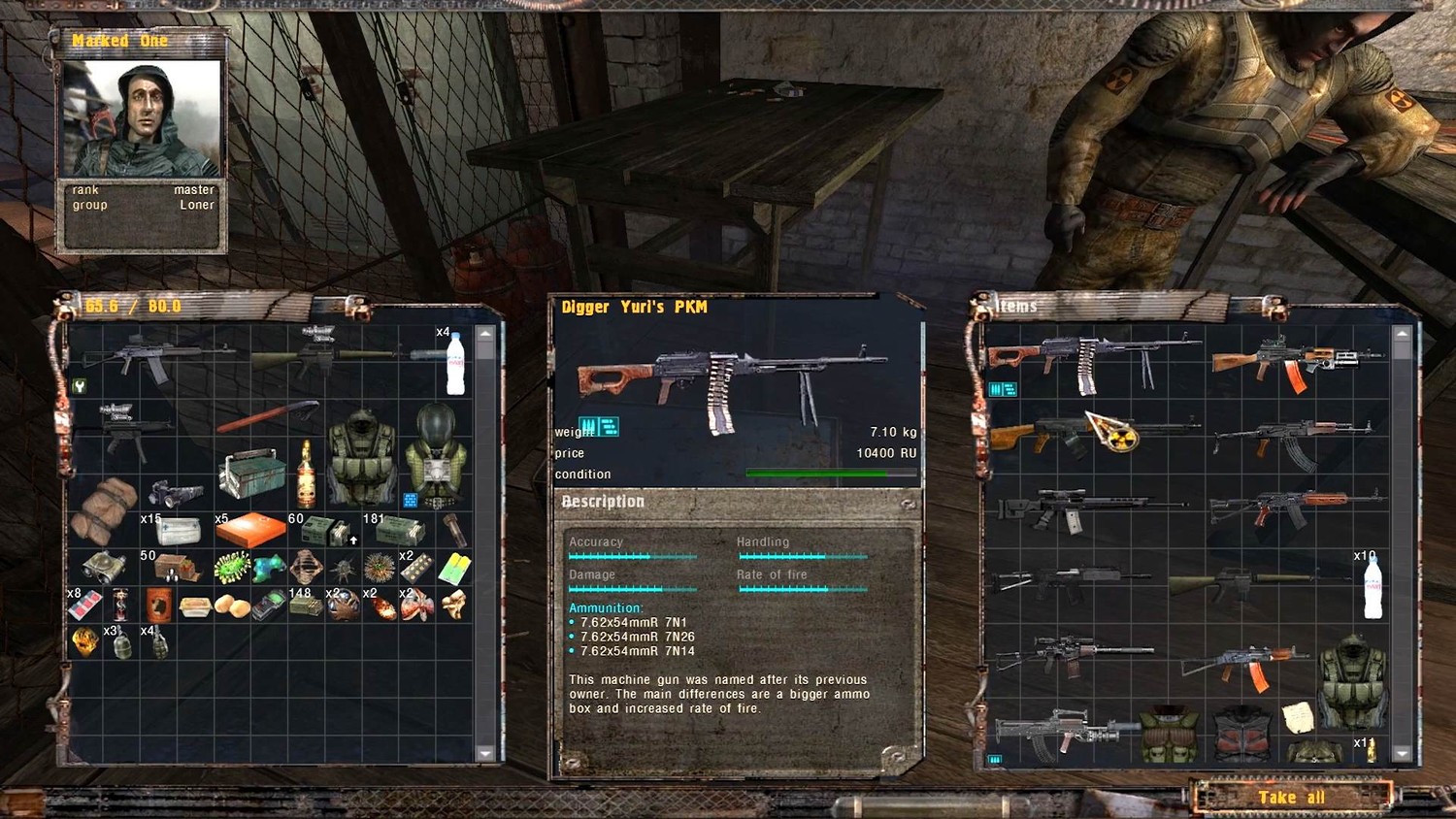The image size is (1456, 819).
Task: Pick the vodka bottle in the backpack
Action: click(x=306, y=474)
